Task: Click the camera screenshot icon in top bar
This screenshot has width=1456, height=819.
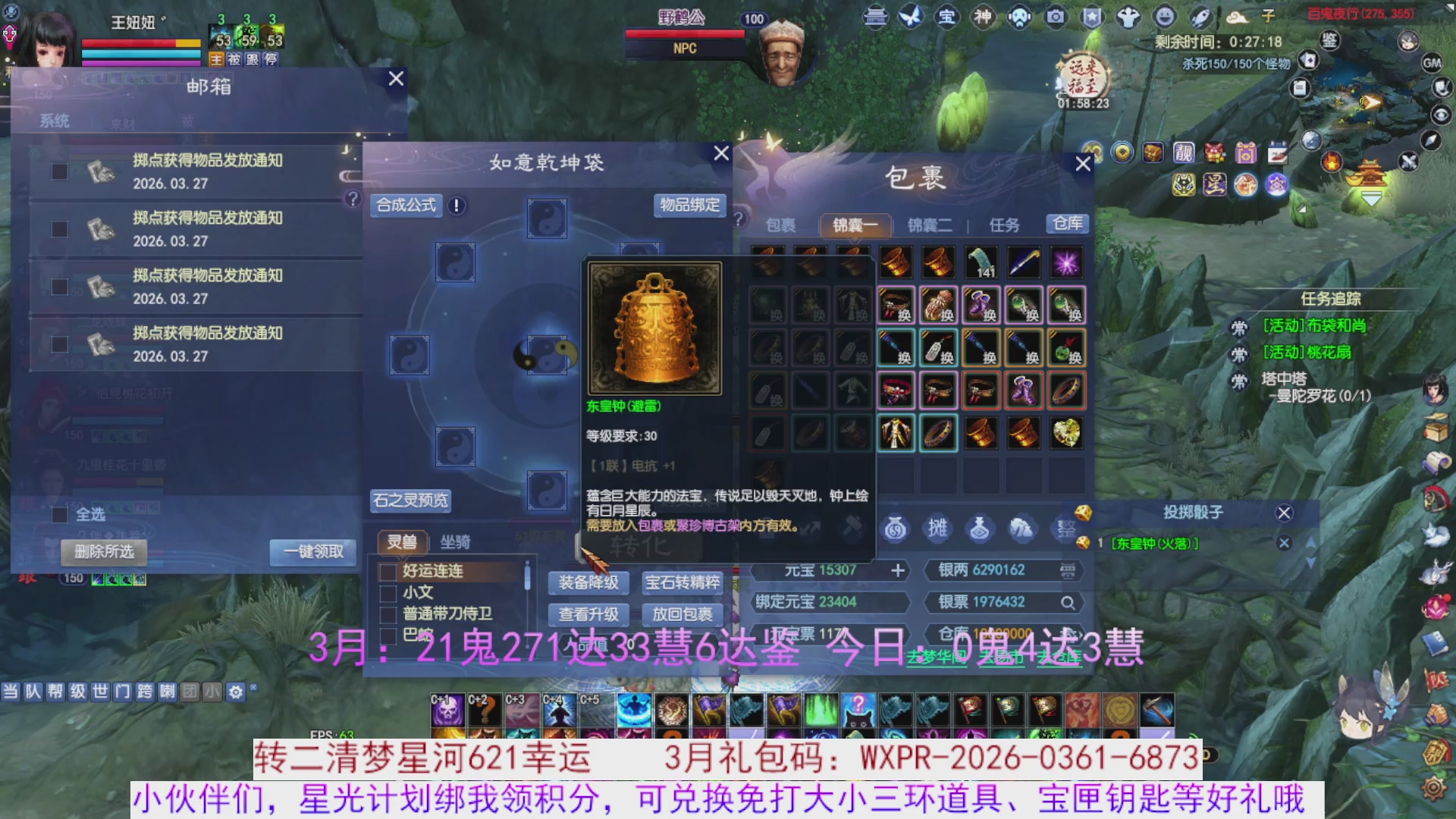Action: [x=1056, y=17]
